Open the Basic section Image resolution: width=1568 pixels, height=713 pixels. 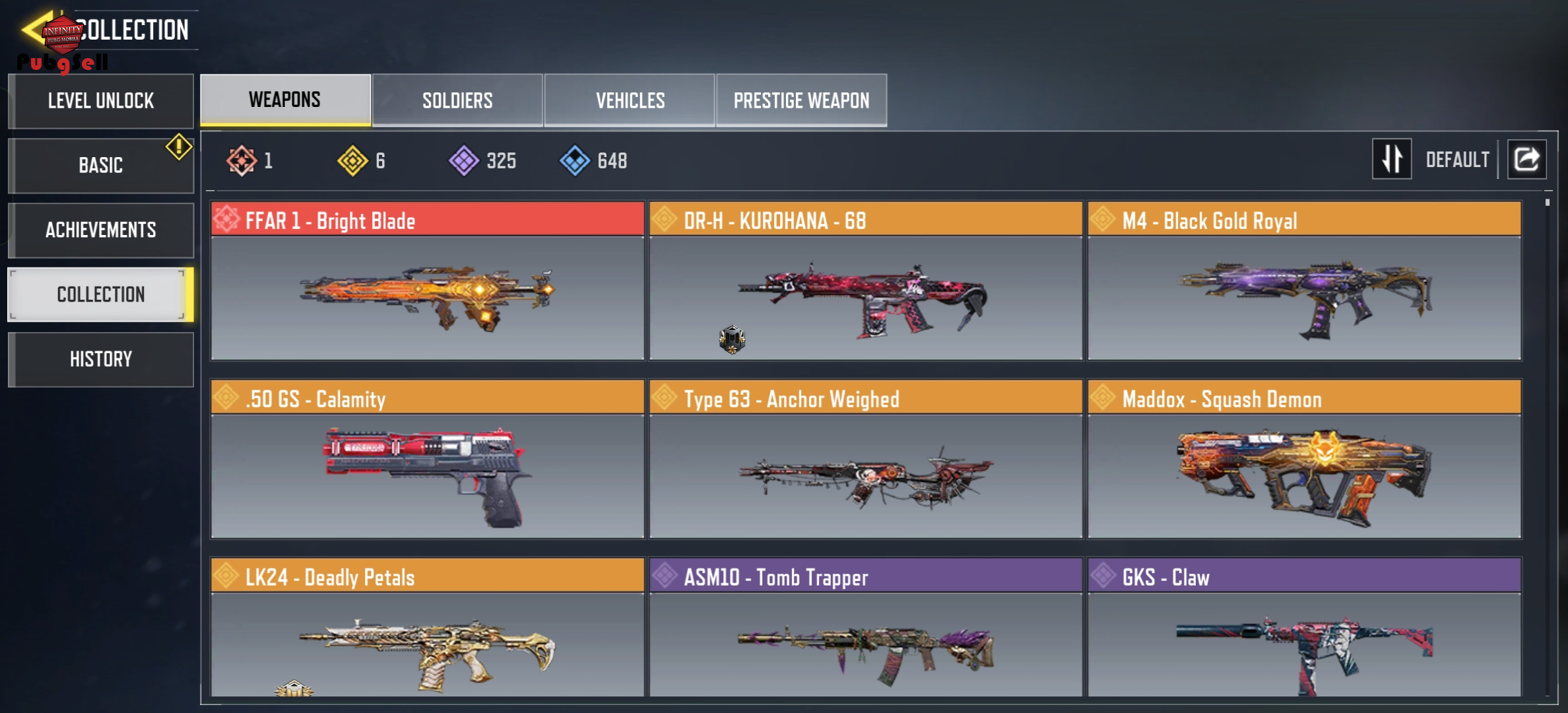click(101, 165)
